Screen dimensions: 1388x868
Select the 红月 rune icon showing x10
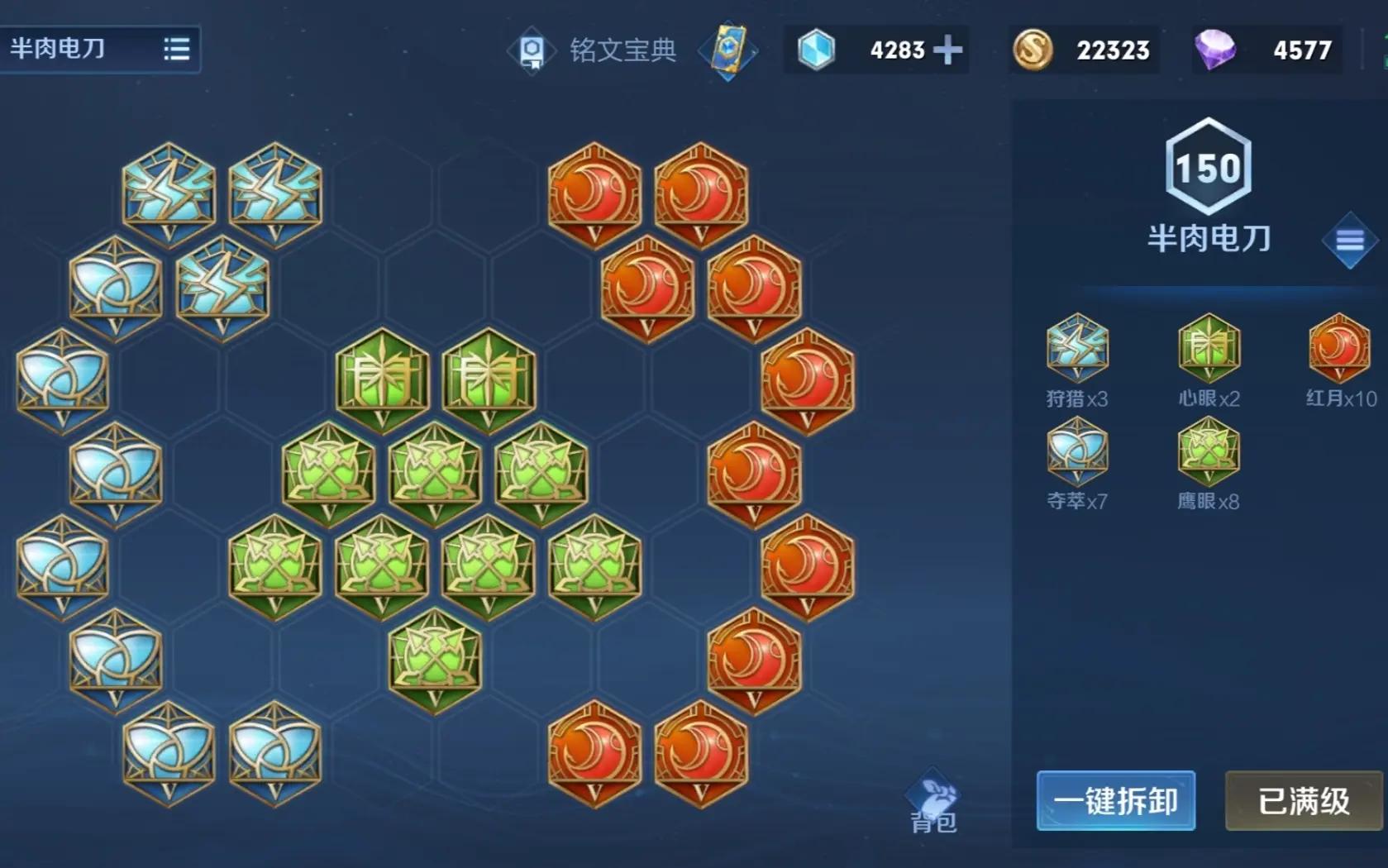coord(1338,347)
